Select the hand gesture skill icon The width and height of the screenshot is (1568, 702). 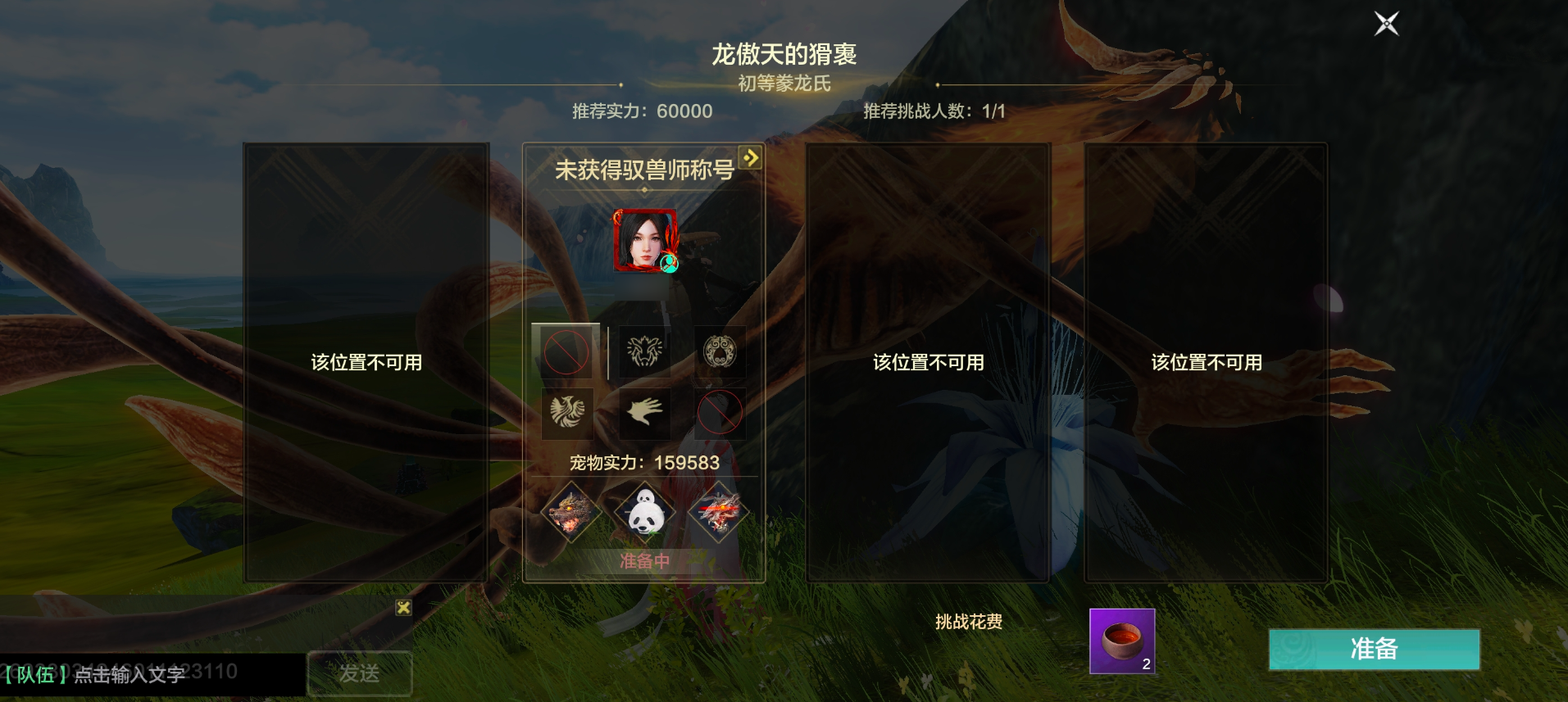[644, 414]
